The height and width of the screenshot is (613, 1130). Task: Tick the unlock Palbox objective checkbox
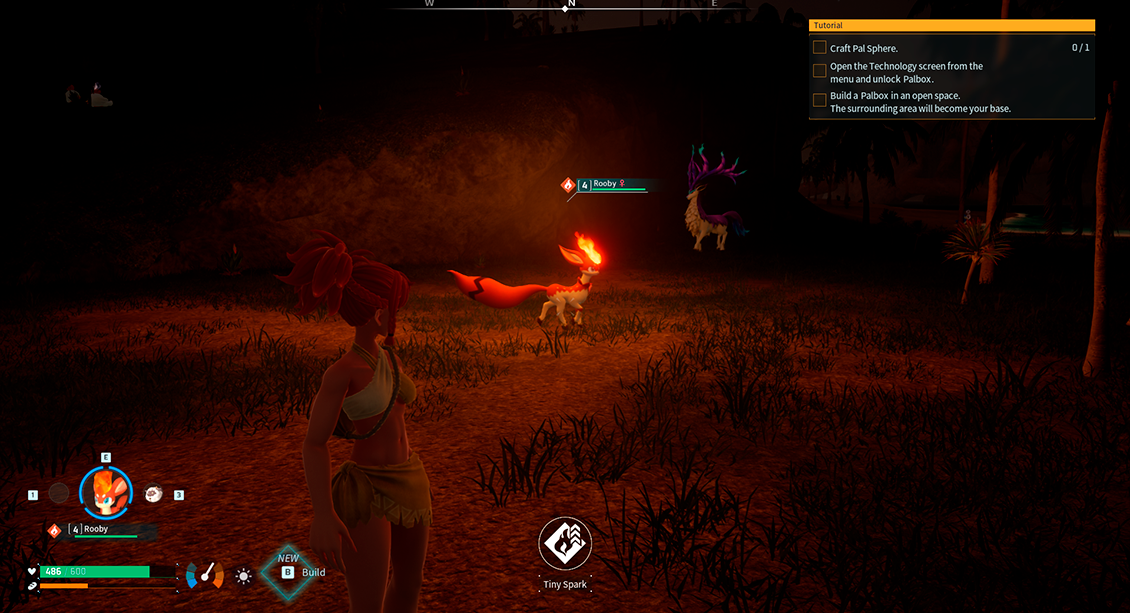[x=820, y=71]
